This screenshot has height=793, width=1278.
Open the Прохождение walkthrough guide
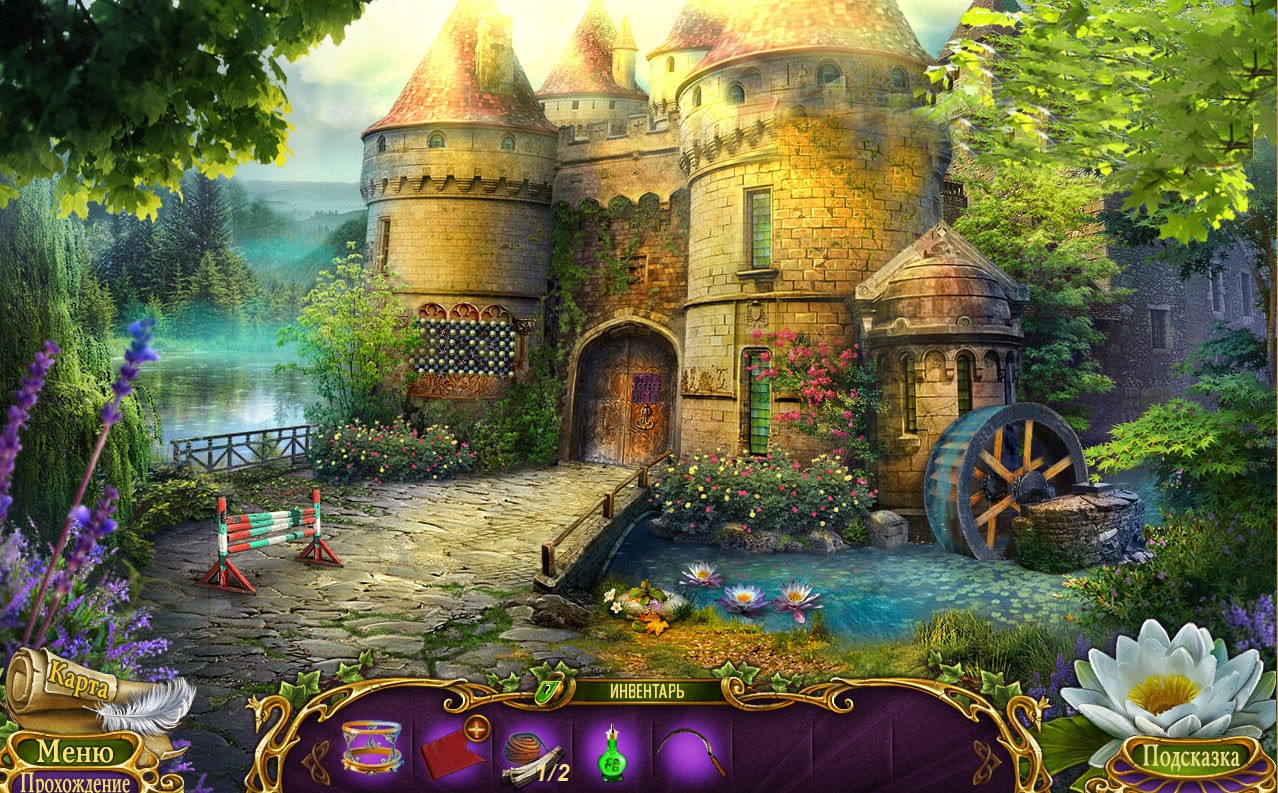point(75,782)
